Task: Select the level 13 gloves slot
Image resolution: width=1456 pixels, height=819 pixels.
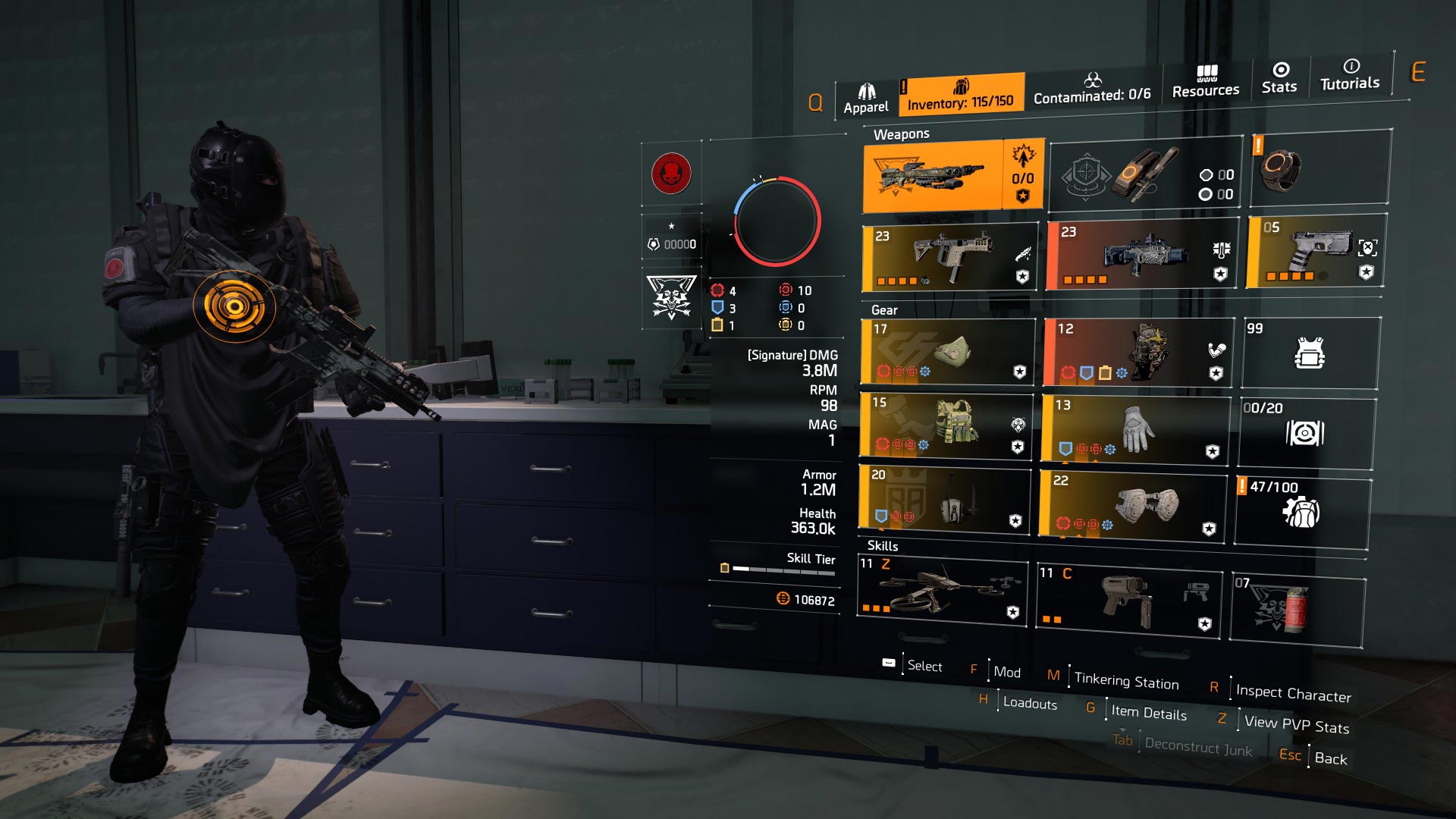Action: 1134,429
